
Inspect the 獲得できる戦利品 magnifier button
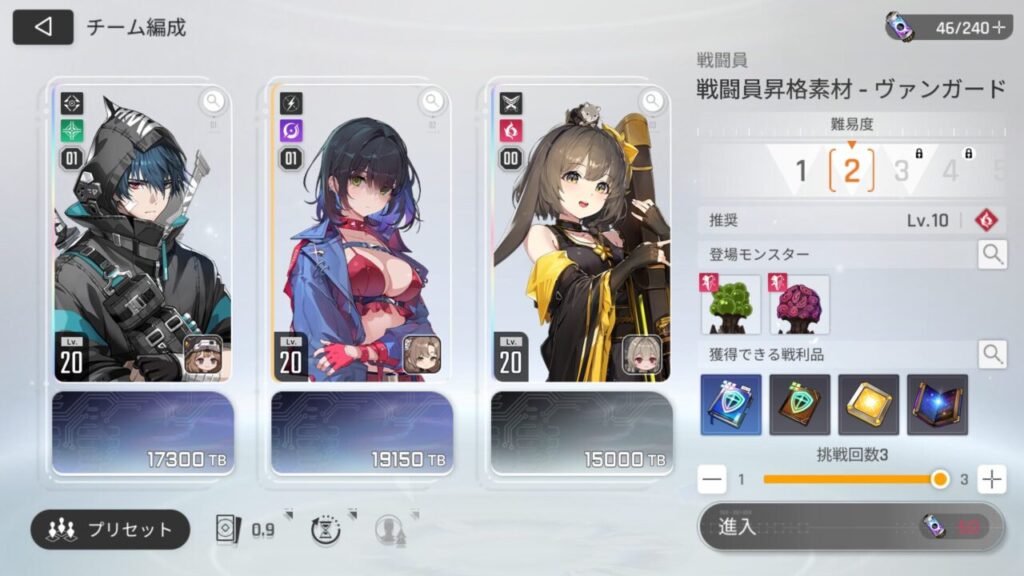pyautogui.click(x=992, y=353)
